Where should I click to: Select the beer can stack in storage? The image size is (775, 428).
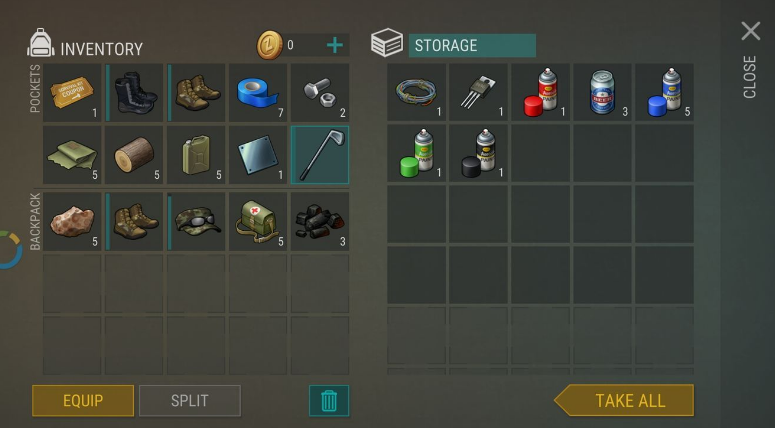[x=603, y=93]
